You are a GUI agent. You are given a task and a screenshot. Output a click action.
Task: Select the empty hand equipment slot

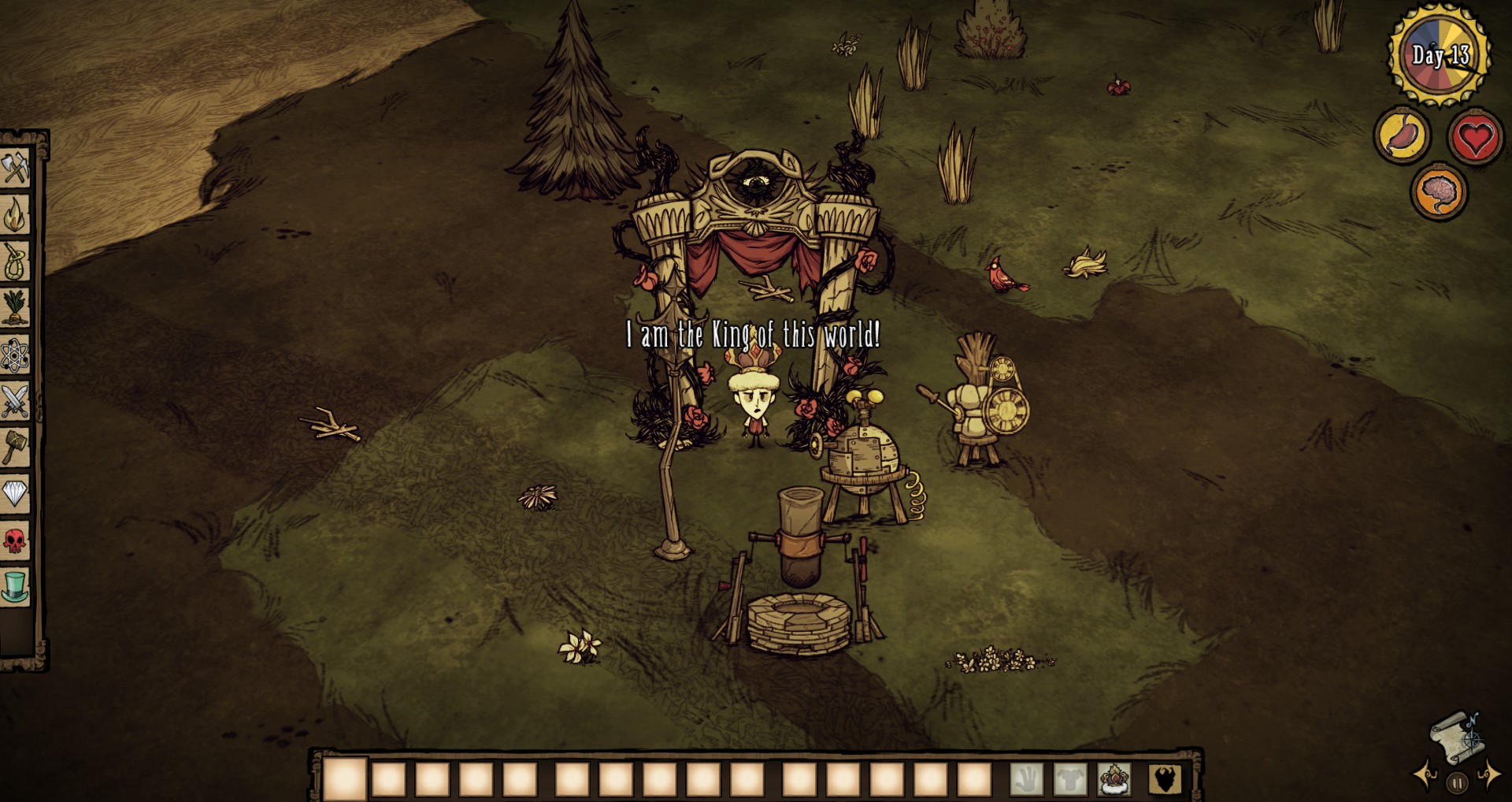coord(1026,778)
